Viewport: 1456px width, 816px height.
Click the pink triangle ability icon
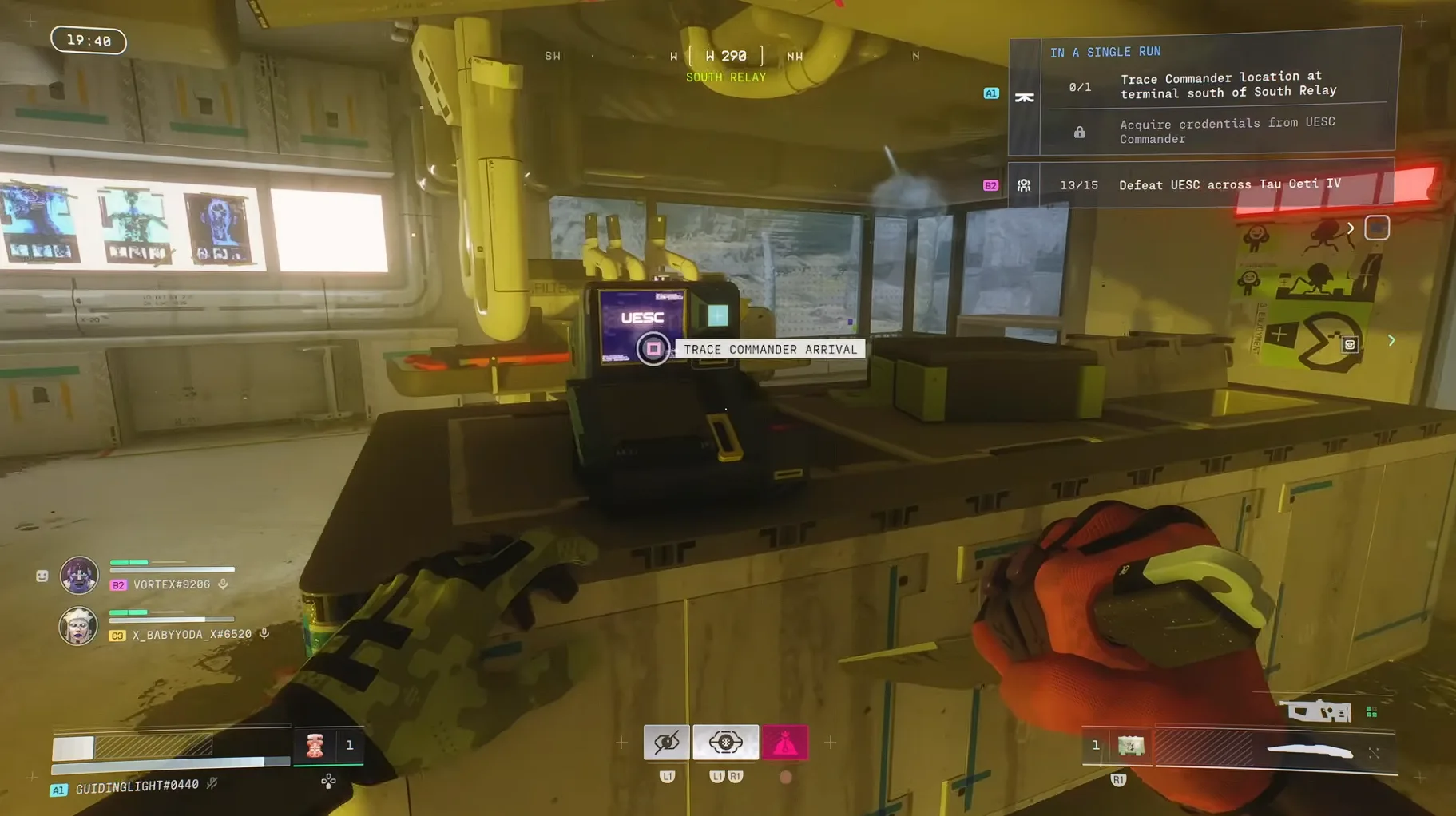pyautogui.click(x=784, y=743)
